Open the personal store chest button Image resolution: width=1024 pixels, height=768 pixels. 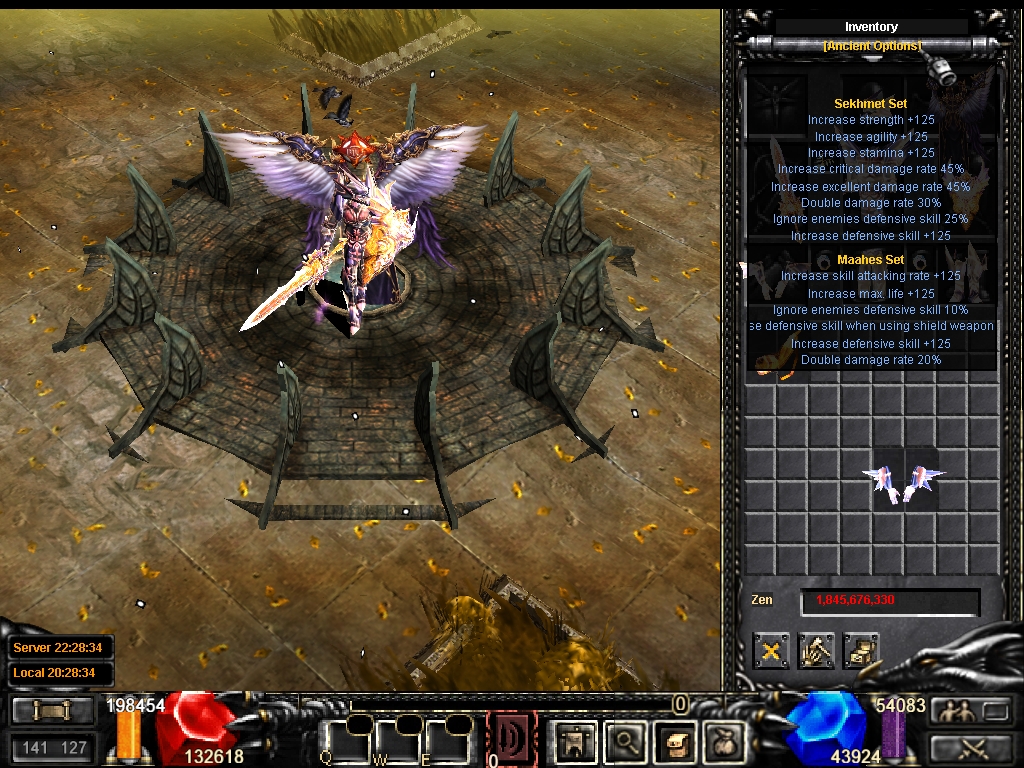[861, 651]
